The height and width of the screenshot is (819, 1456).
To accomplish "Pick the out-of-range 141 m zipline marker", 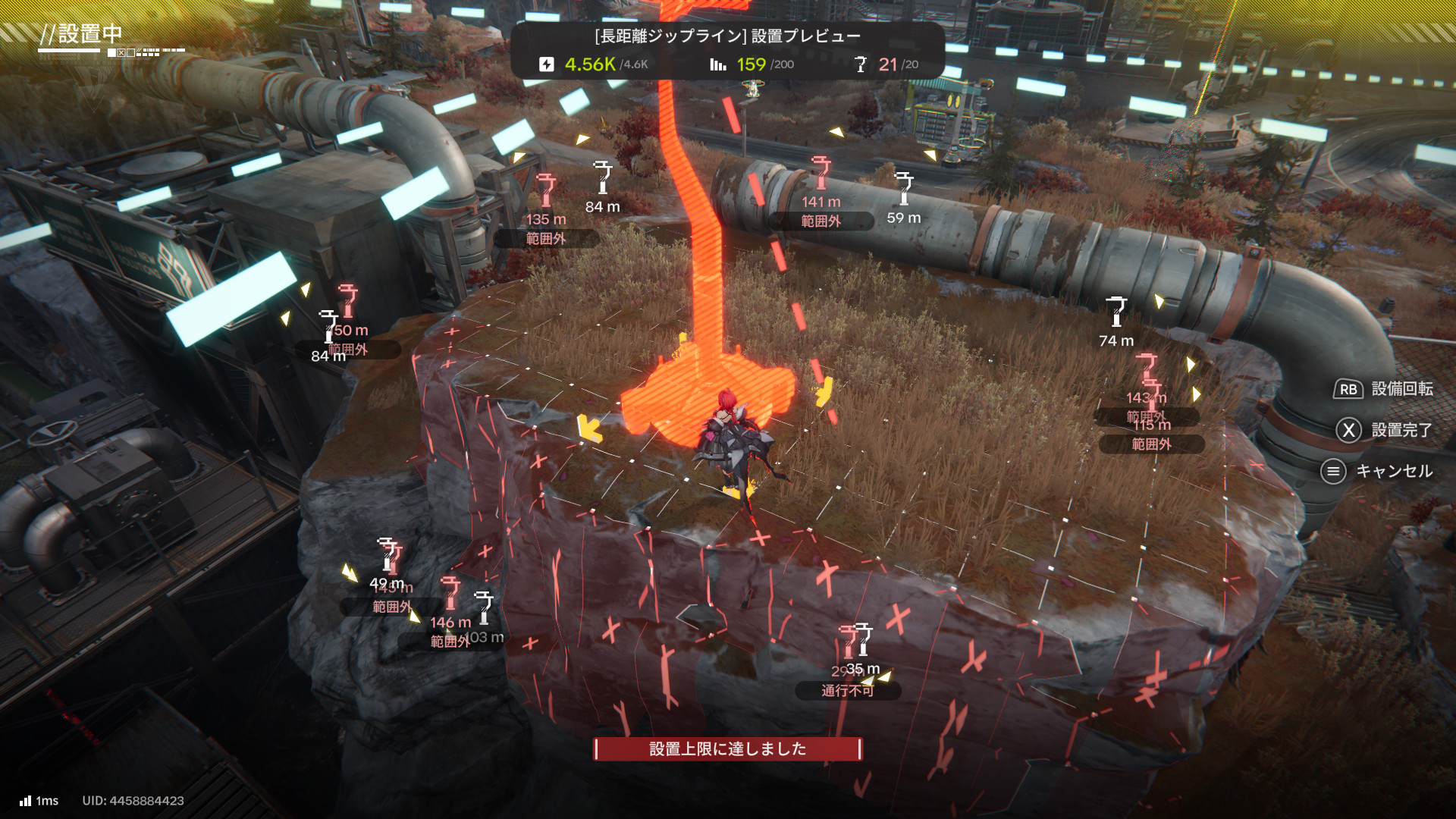I will (821, 173).
